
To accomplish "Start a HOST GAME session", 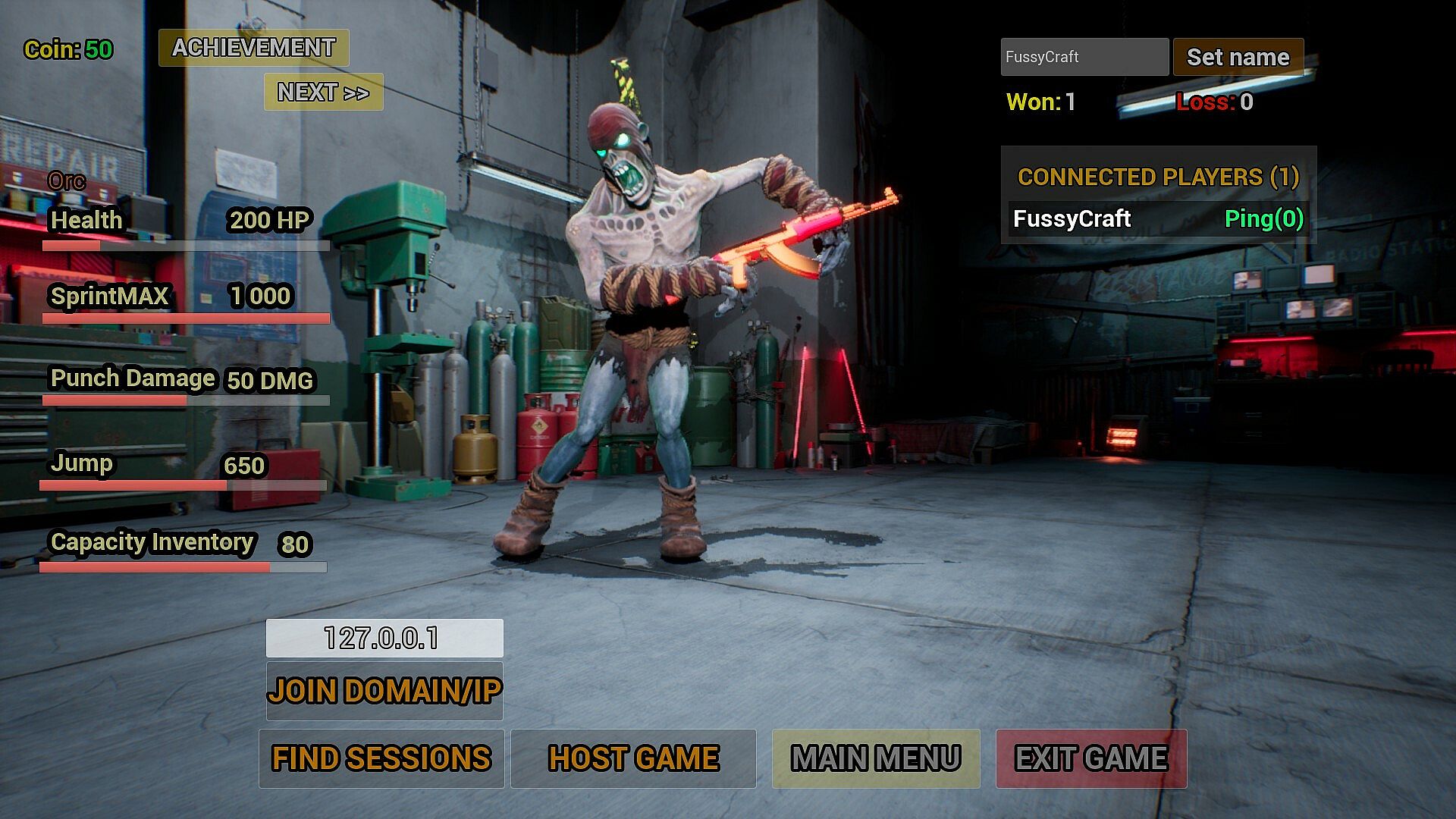I will (x=632, y=758).
